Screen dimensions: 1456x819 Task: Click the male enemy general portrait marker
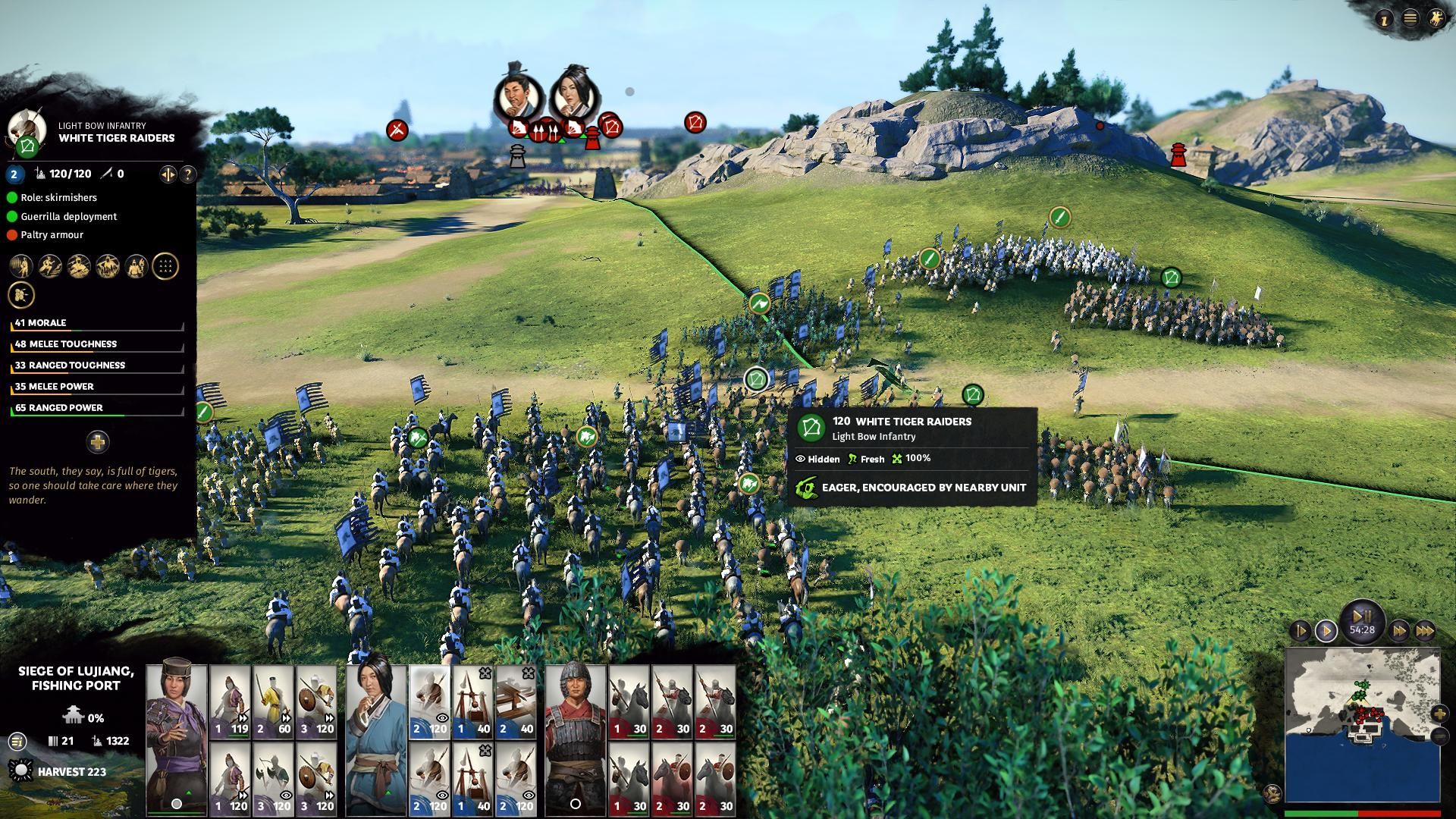coord(518,95)
